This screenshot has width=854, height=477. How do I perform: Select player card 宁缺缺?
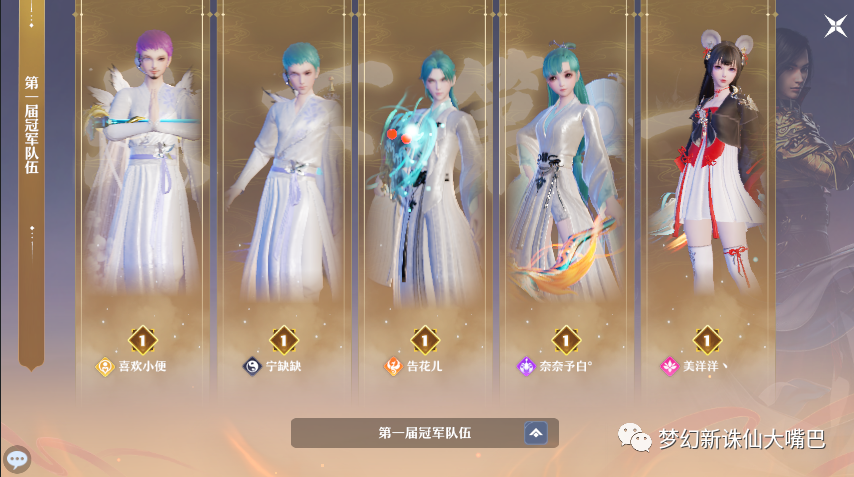(283, 200)
